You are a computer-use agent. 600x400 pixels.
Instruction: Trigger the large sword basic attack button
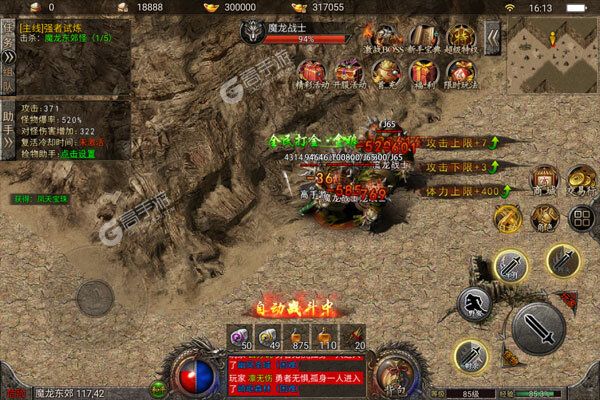pos(538,328)
